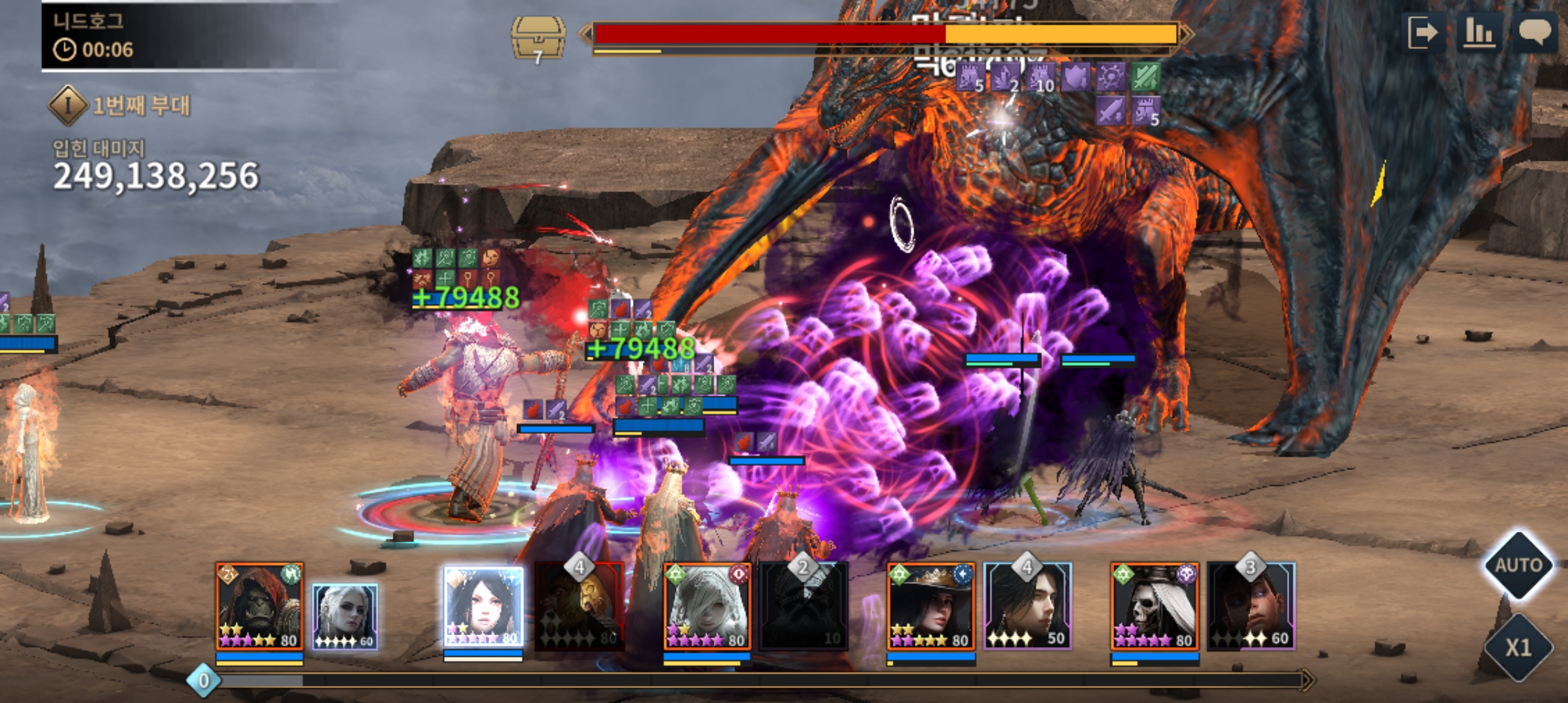Image resolution: width=1568 pixels, height=703 pixels.
Task: Open the chat speech bubble
Action: click(1535, 32)
